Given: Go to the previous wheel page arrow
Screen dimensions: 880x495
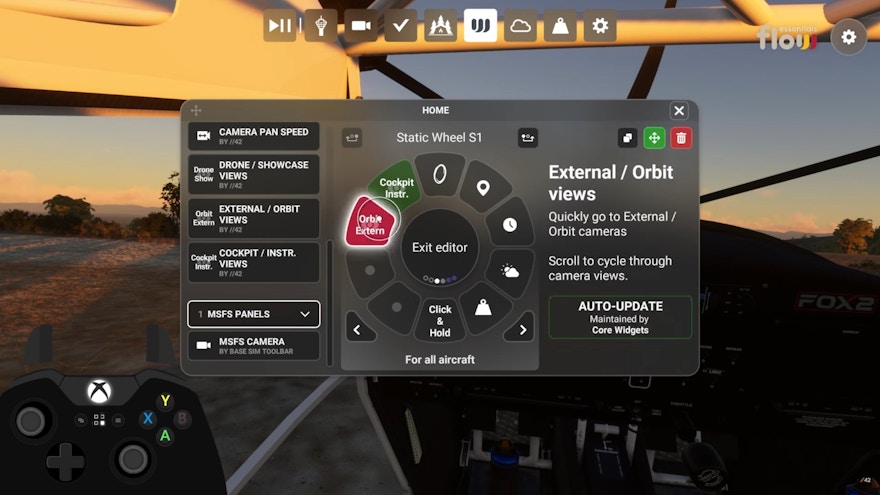Looking at the screenshot, I should (358, 329).
